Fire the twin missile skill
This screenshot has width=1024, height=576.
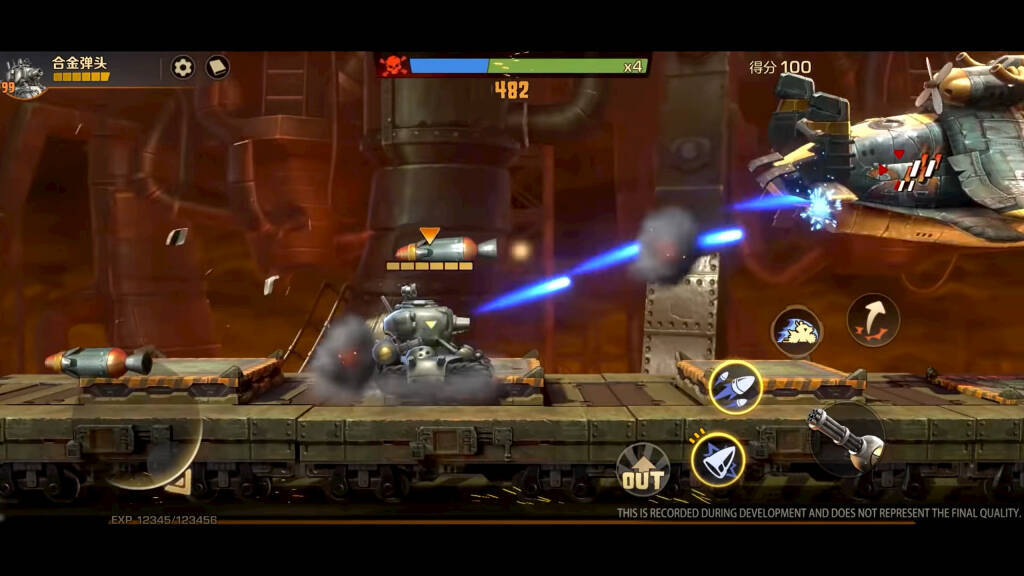[x=735, y=387]
